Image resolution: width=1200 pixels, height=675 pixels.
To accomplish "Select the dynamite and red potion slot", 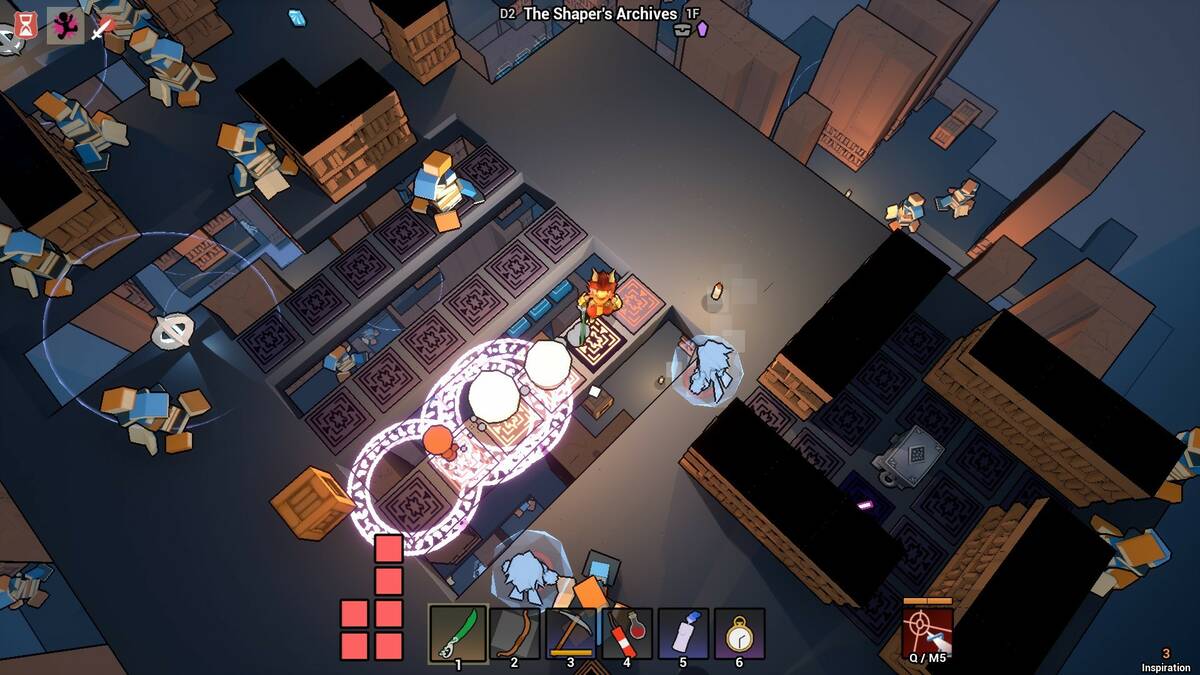I will [x=627, y=633].
